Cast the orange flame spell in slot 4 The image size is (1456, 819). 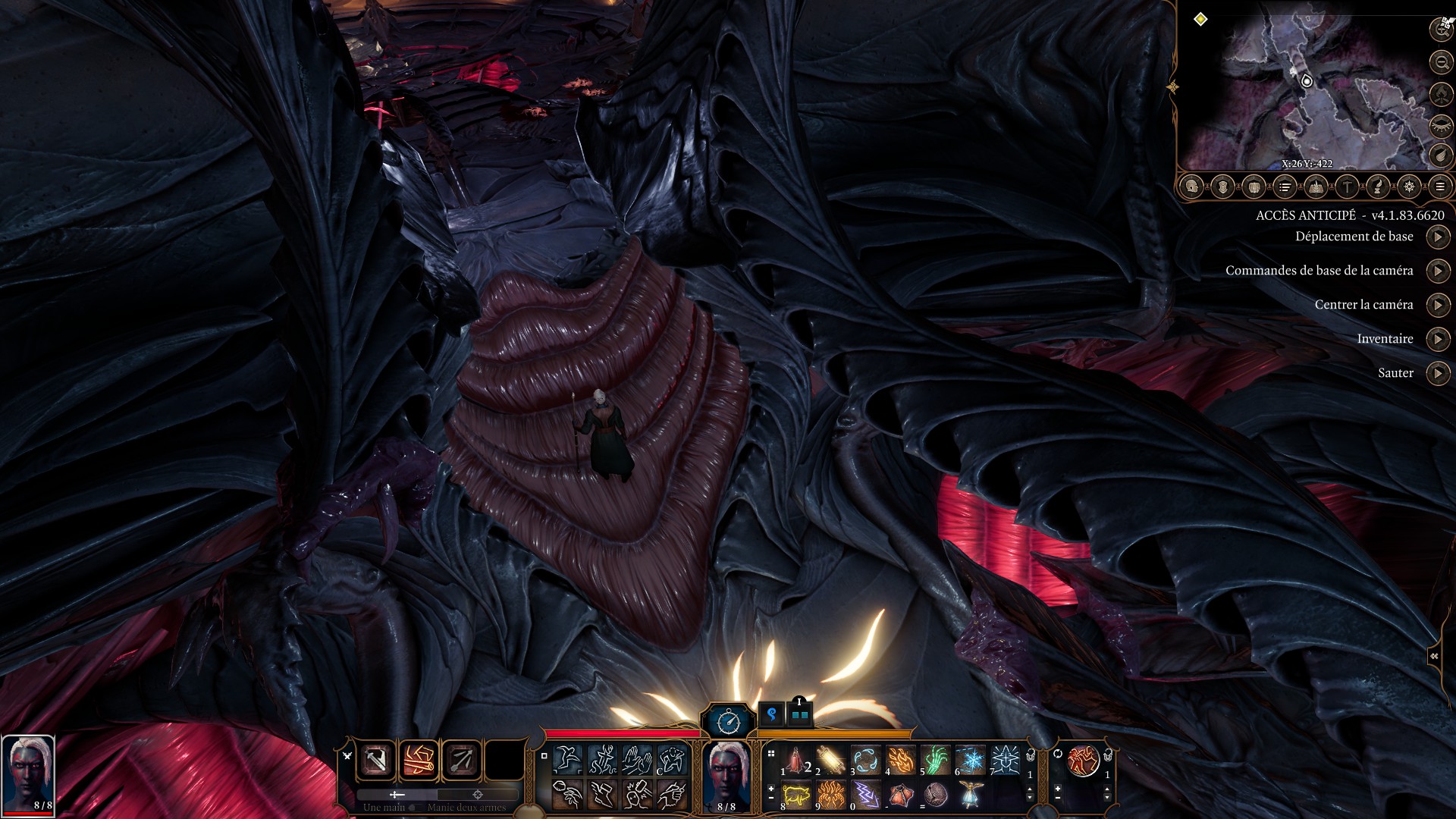[x=900, y=760]
